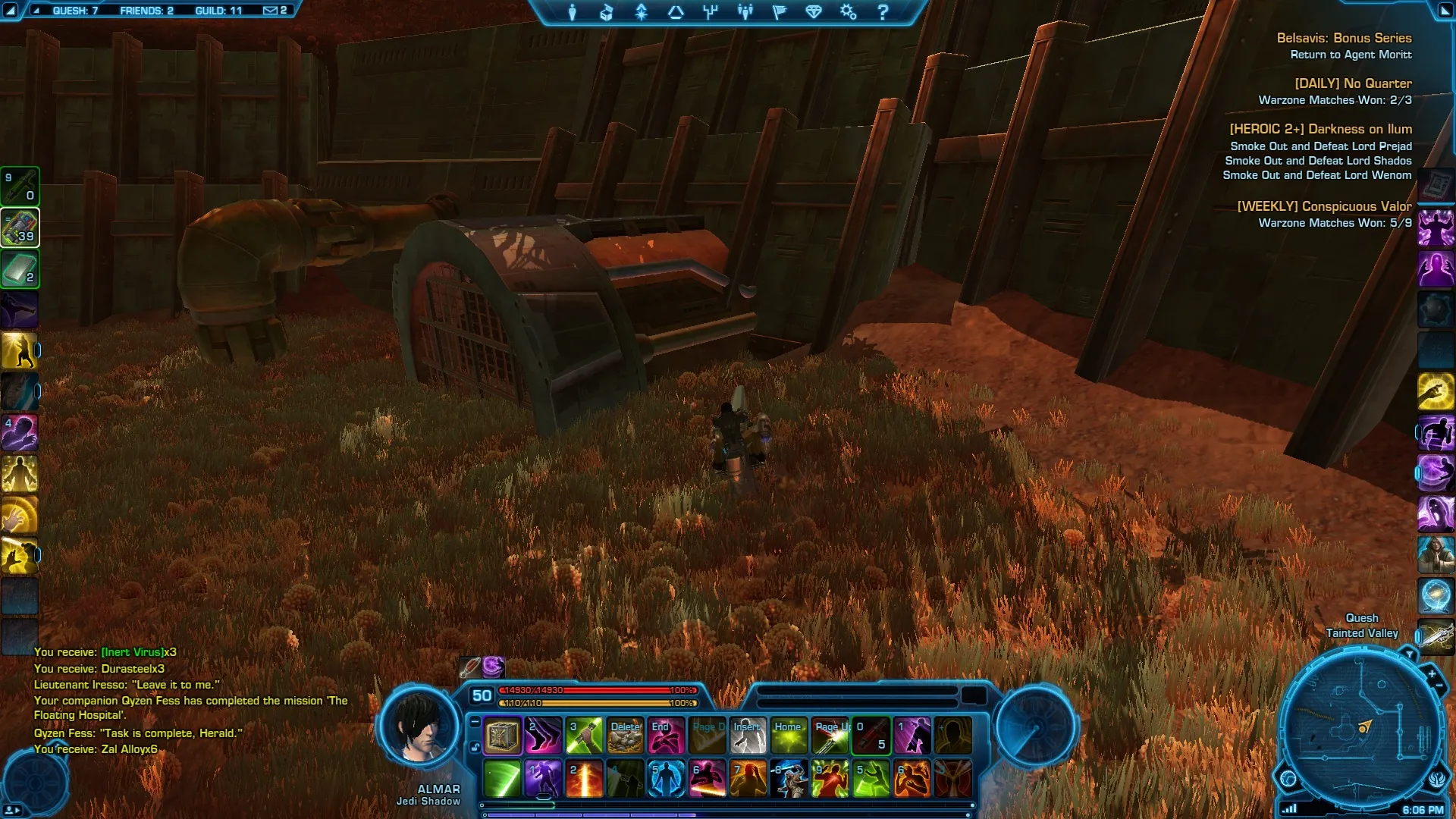Toggle the quickbar lock padlock
This screenshot has width=1456, height=819.
475,747
